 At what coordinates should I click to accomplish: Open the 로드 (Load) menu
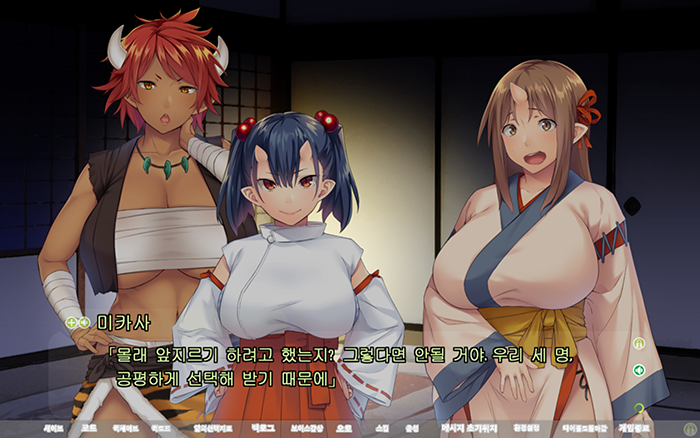point(89,427)
